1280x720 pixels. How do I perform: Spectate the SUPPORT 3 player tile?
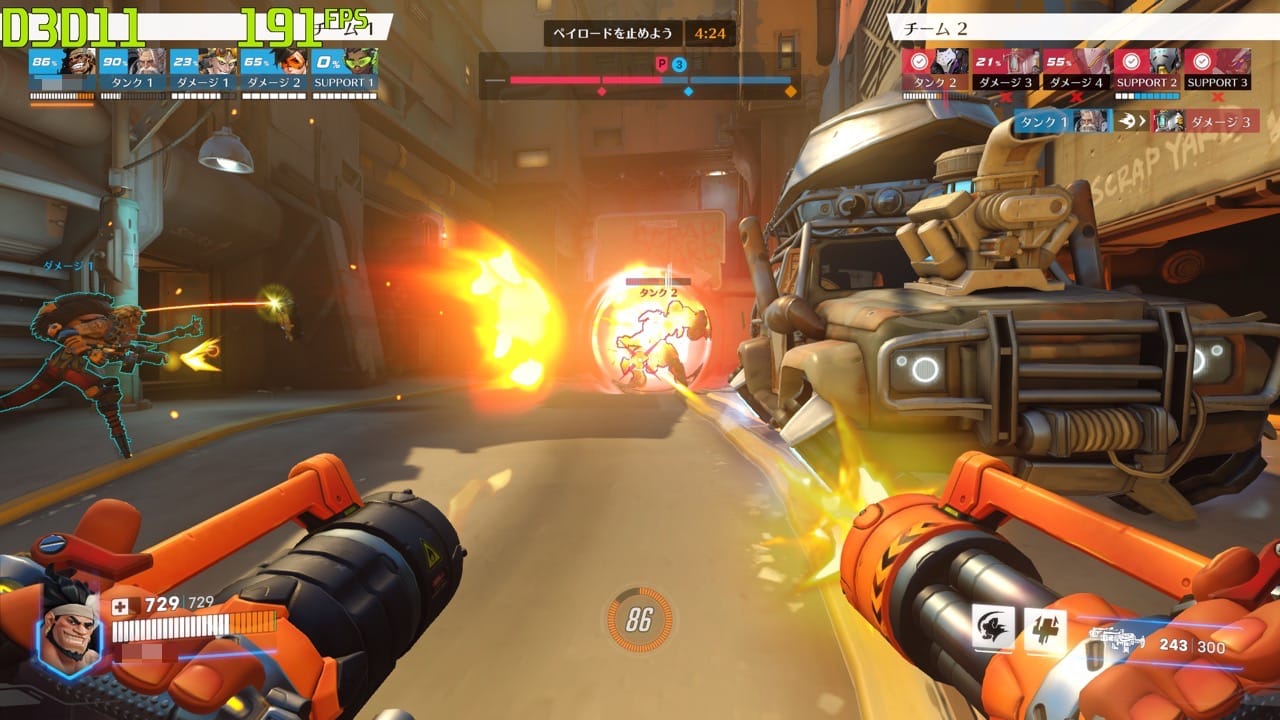click(x=1217, y=71)
